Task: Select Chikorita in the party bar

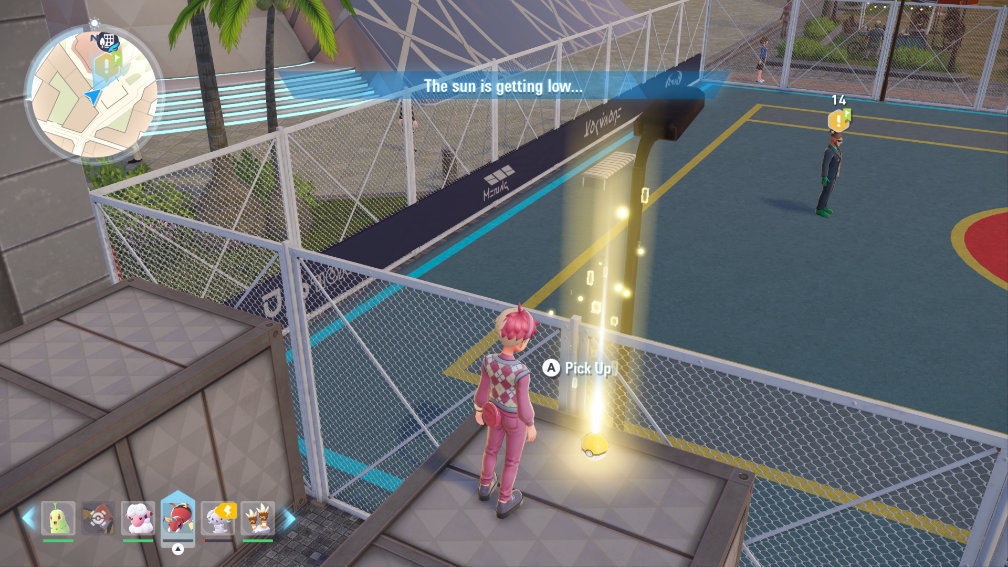Action: pyautogui.click(x=58, y=517)
